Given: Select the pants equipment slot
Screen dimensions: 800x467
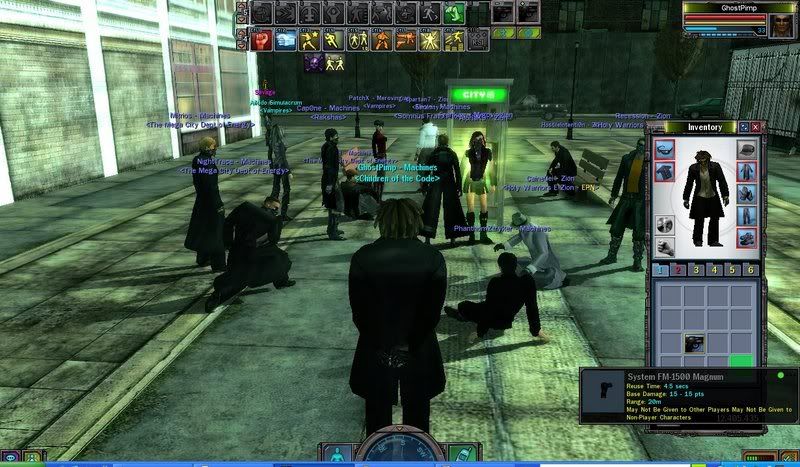Looking at the screenshot, I should (748, 216).
